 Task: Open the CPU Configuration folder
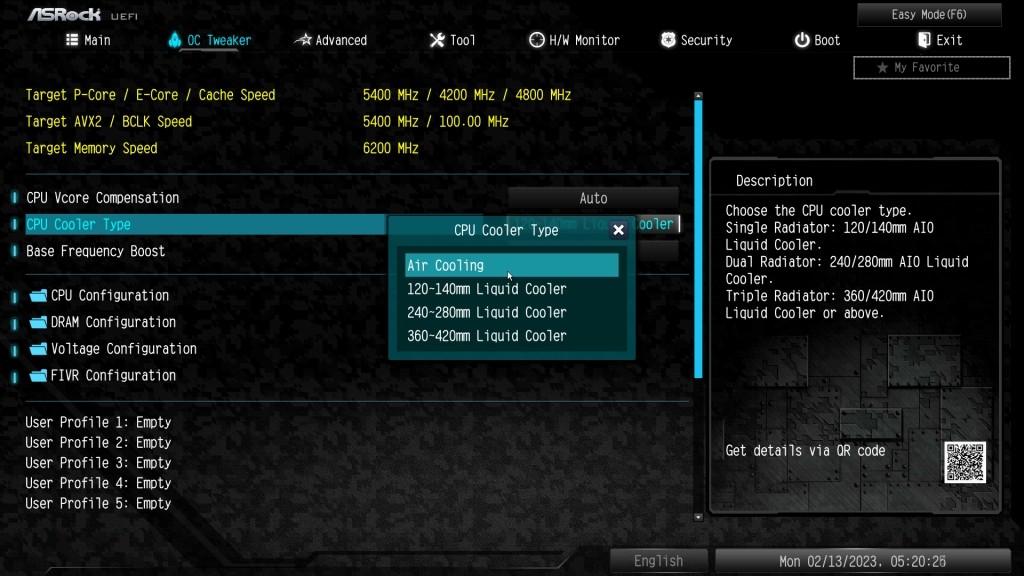point(110,295)
